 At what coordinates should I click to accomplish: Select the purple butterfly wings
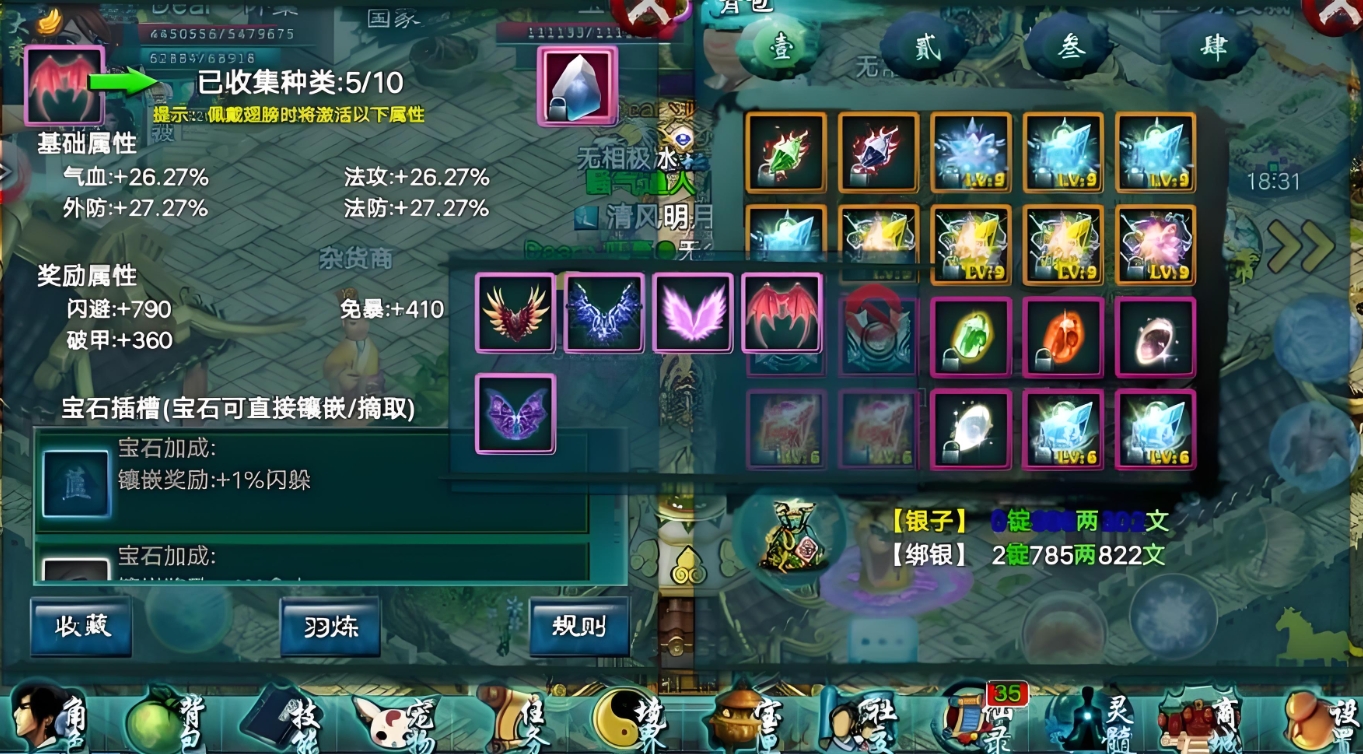(515, 413)
